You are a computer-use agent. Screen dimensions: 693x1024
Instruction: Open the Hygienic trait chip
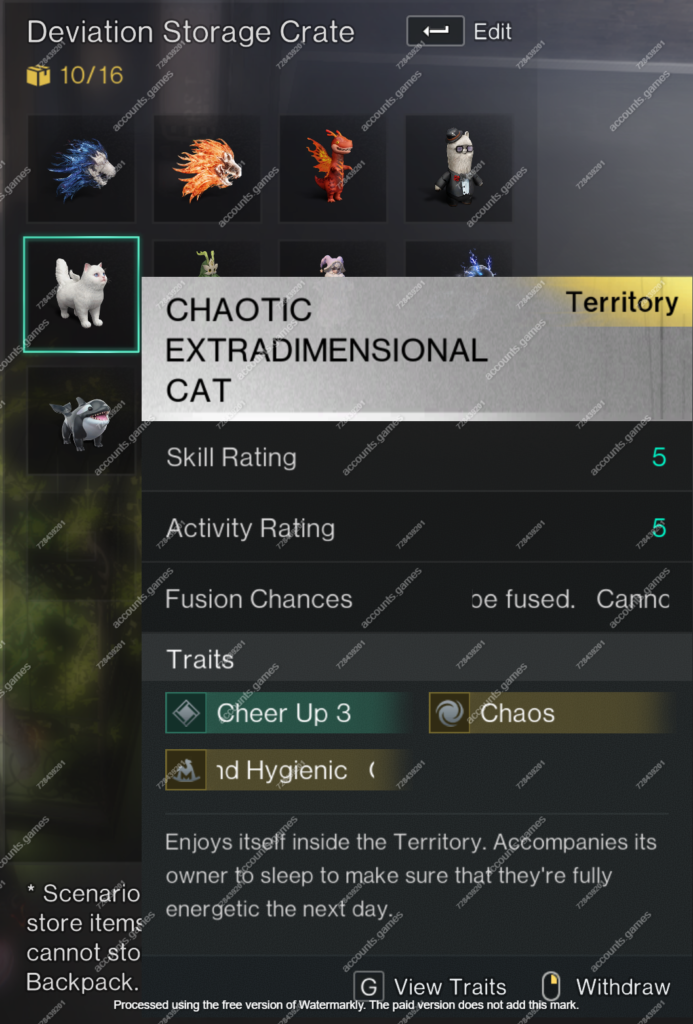(286, 770)
